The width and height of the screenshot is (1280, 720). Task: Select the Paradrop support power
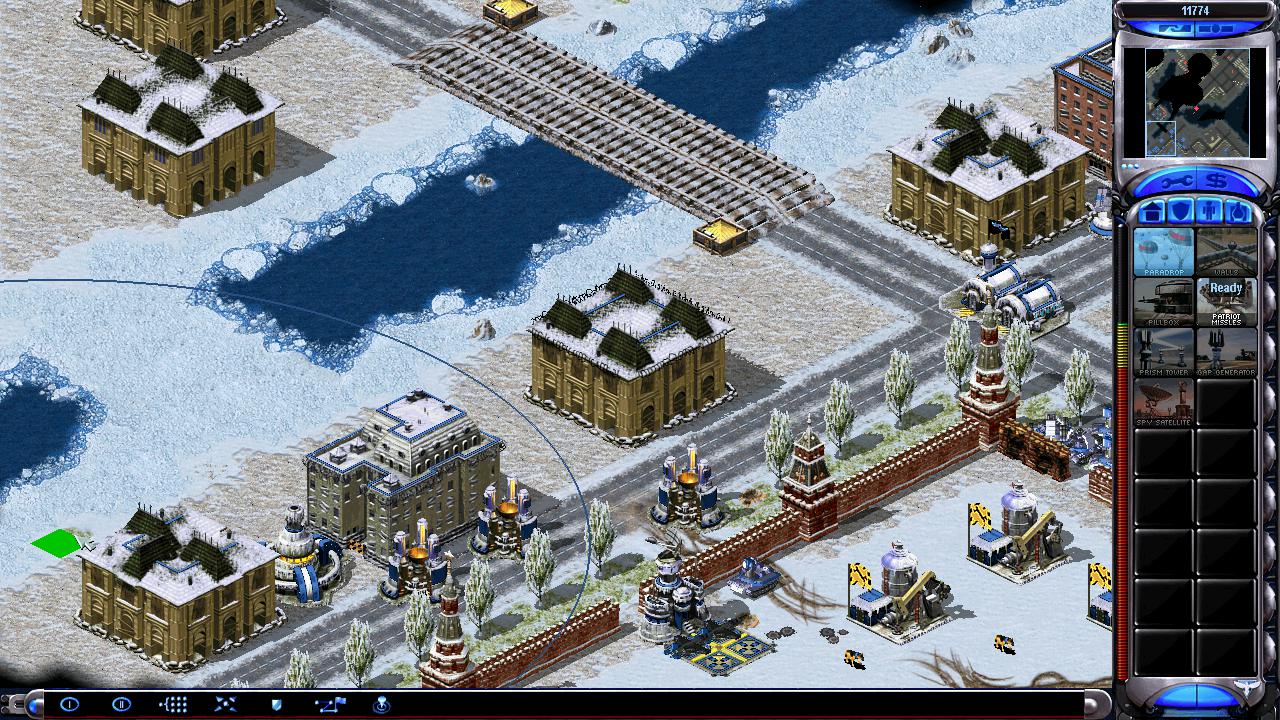1163,252
